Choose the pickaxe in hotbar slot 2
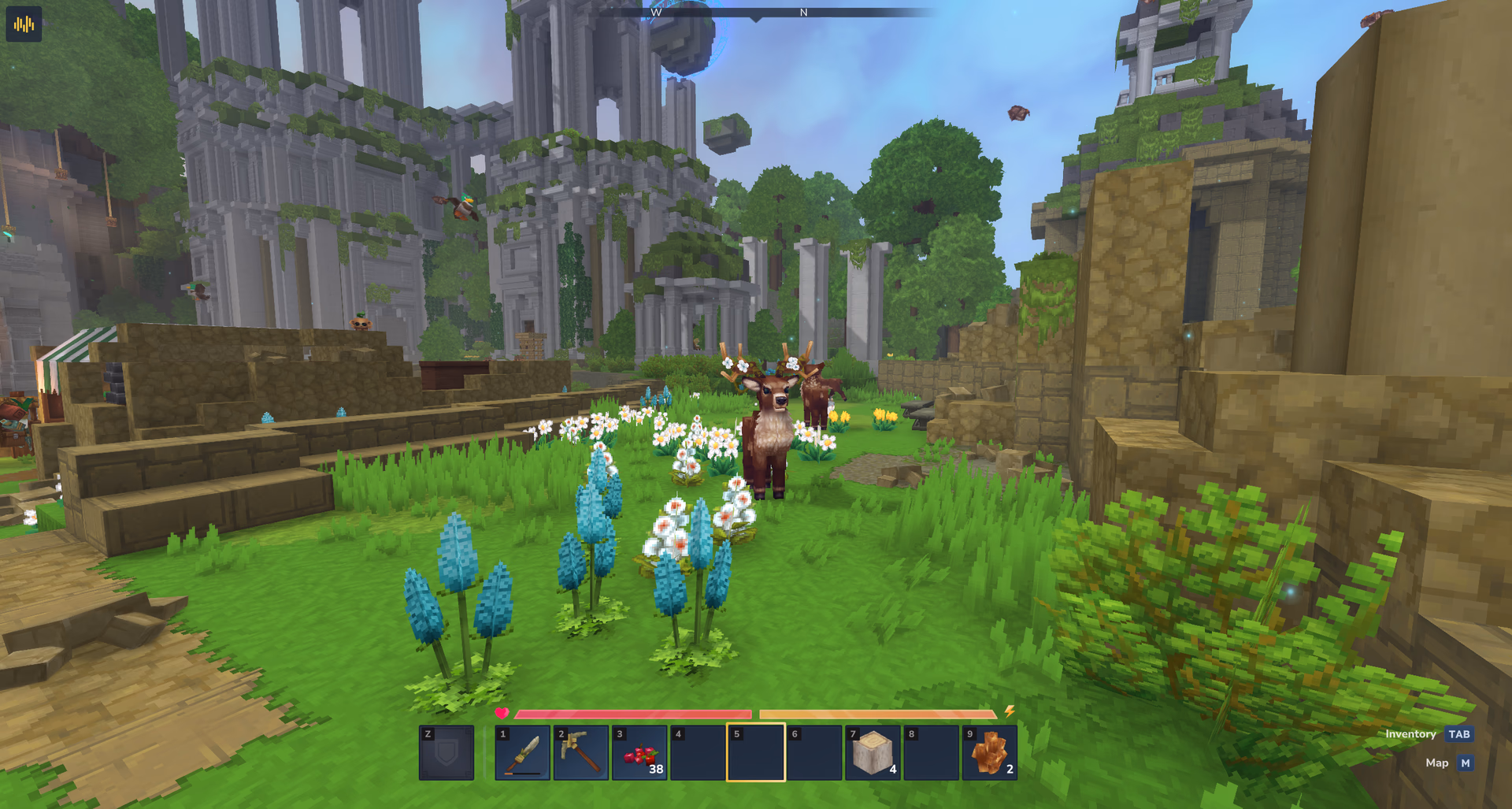This screenshot has height=809, width=1512. [x=581, y=753]
